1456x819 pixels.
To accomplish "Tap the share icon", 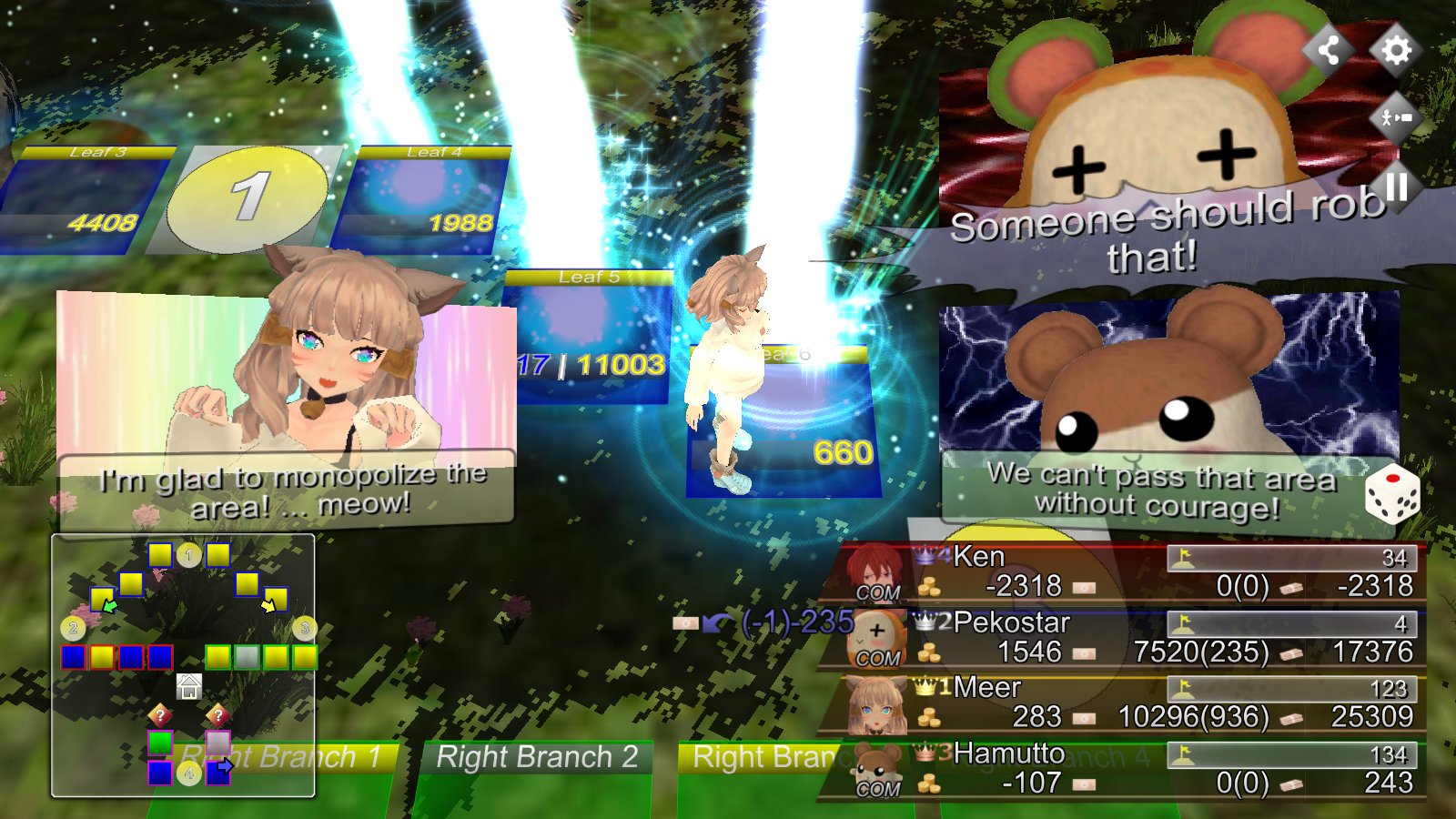I will (x=1329, y=49).
